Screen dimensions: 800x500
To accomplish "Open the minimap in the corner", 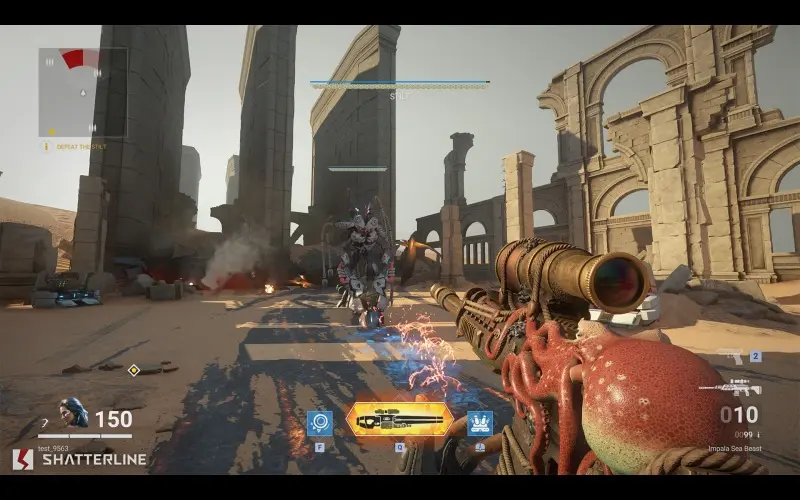I will 83,92.
